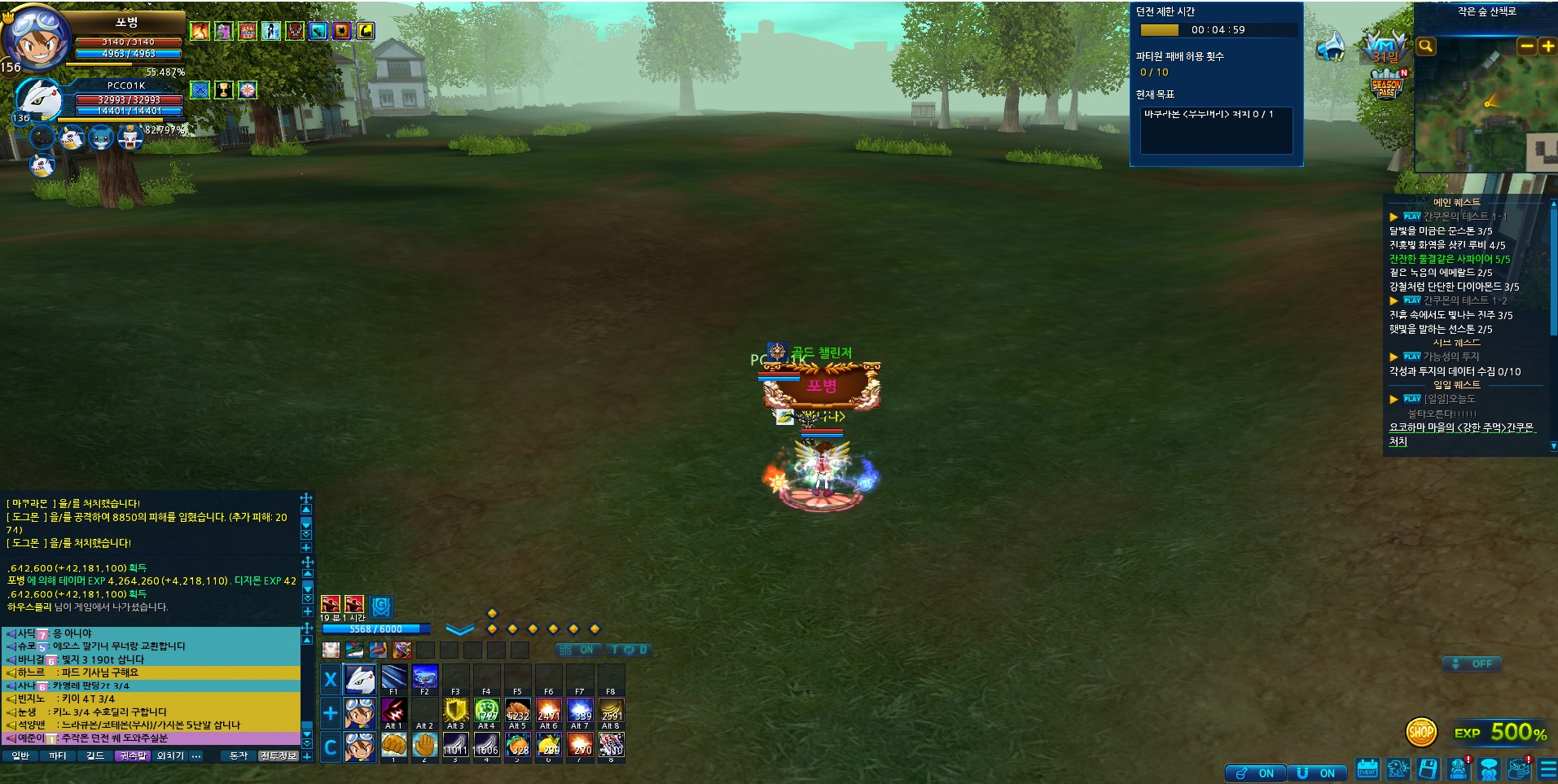Open the floppy disk save icon
Image resolution: width=1558 pixels, height=784 pixels.
pos(1428,769)
